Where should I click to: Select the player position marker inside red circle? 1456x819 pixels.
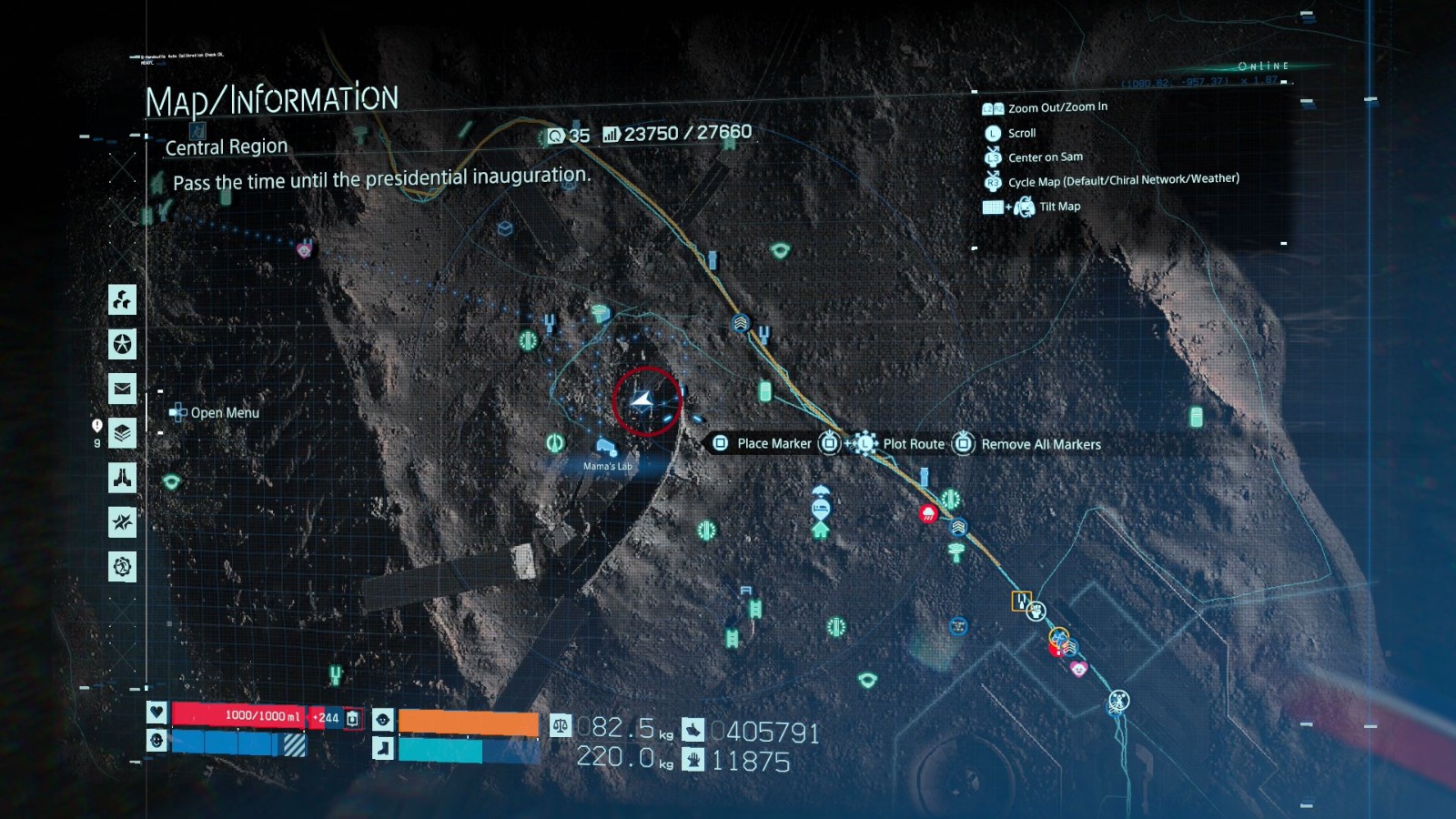tap(642, 400)
